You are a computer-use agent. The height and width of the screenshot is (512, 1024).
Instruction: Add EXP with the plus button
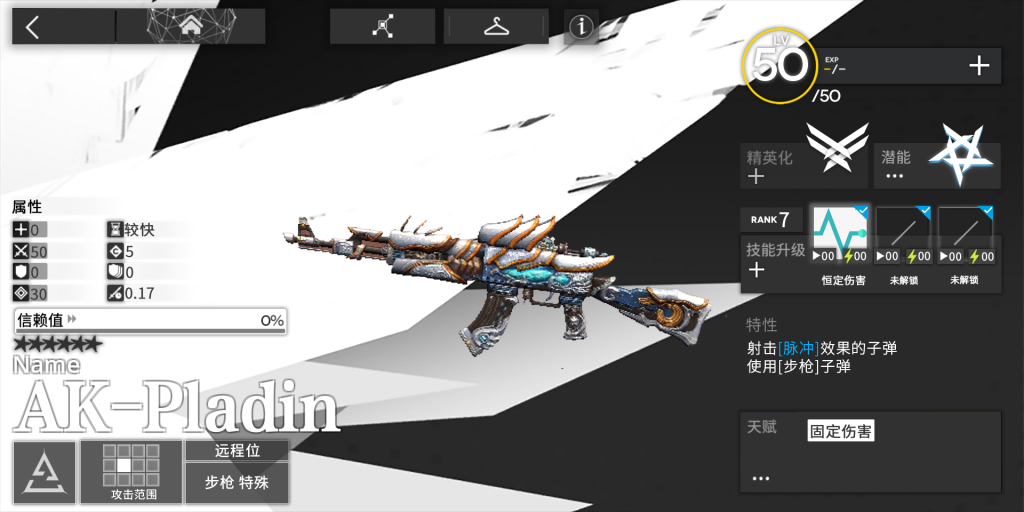pyautogui.click(x=979, y=67)
